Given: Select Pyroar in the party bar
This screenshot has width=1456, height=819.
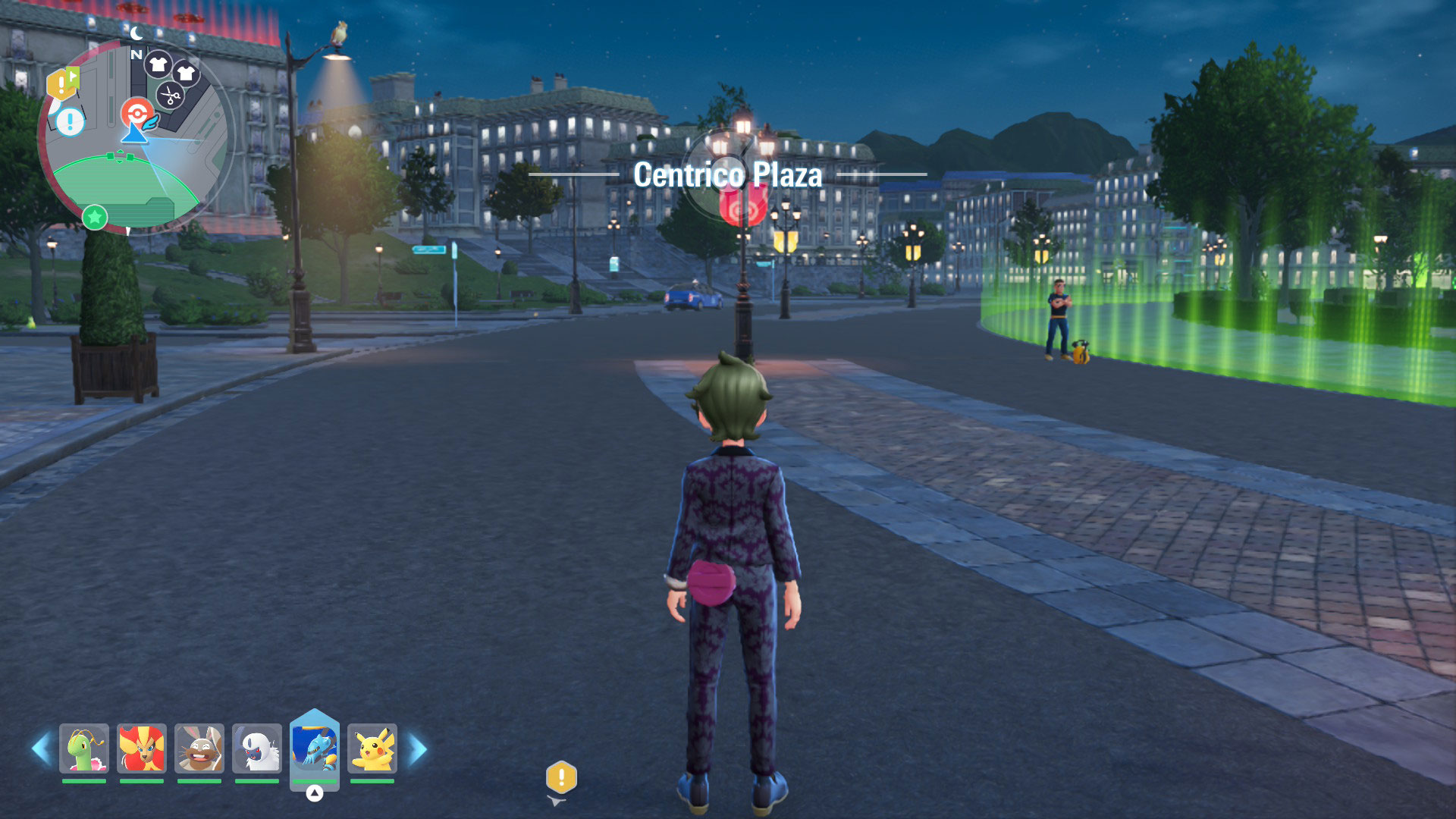Looking at the screenshot, I should 142,748.
